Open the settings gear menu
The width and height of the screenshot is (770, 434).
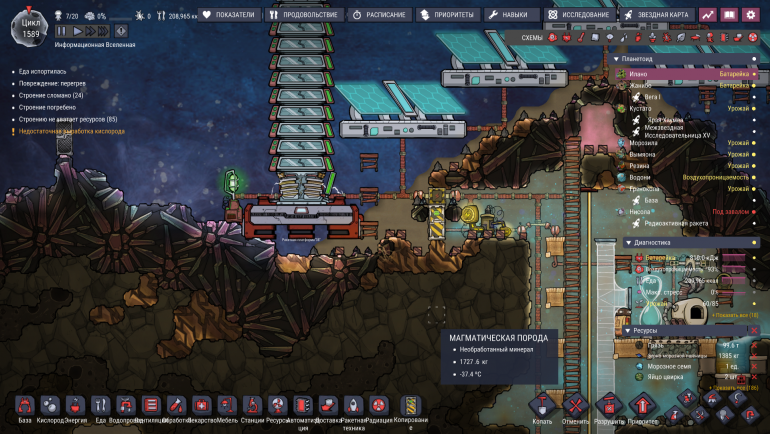(750, 15)
